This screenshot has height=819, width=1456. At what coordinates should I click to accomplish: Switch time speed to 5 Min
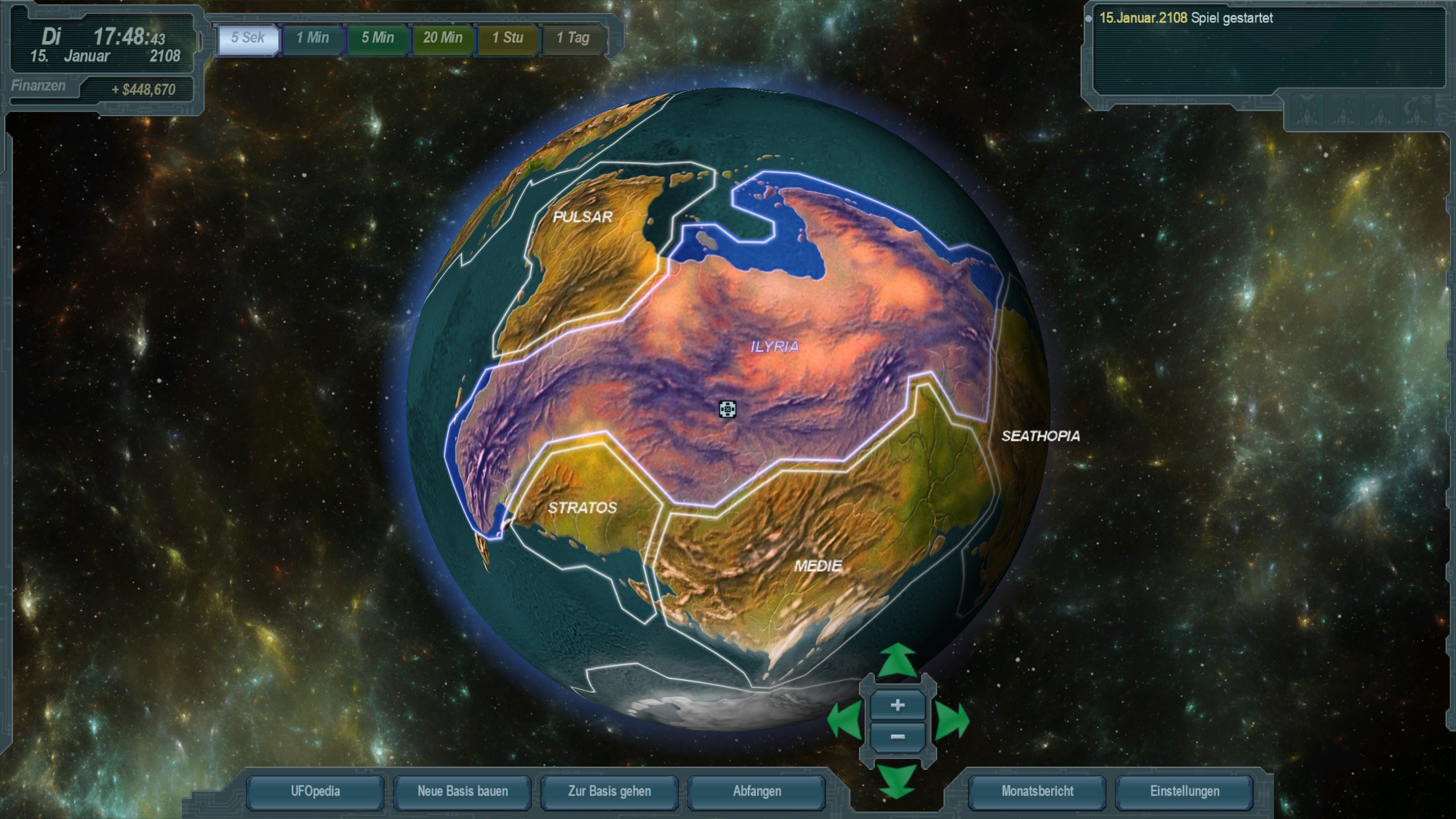(x=378, y=39)
